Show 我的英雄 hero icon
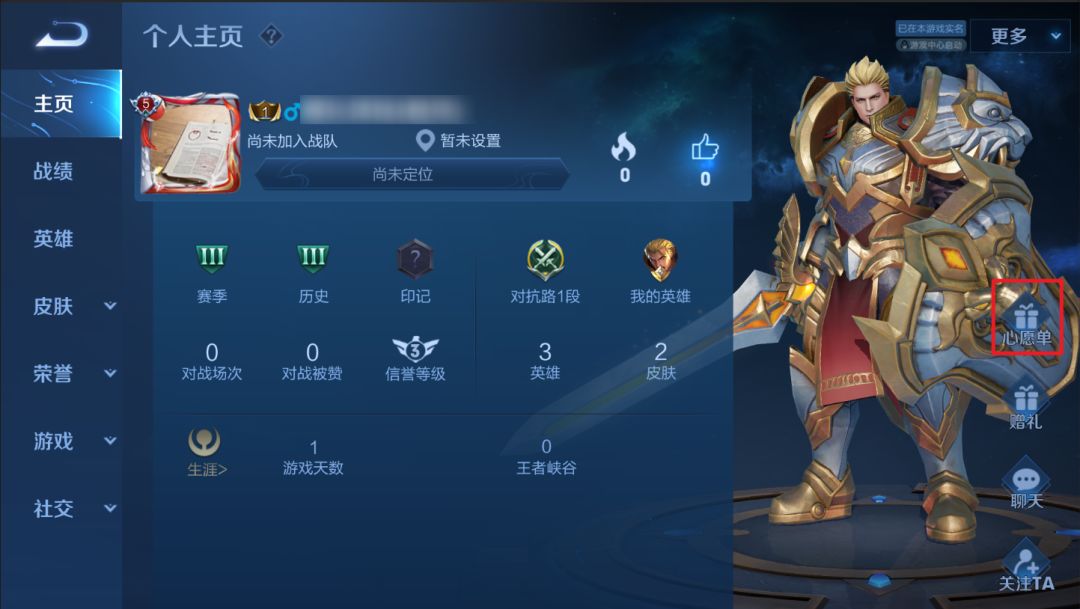The height and width of the screenshot is (609, 1080). [x=660, y=262]
